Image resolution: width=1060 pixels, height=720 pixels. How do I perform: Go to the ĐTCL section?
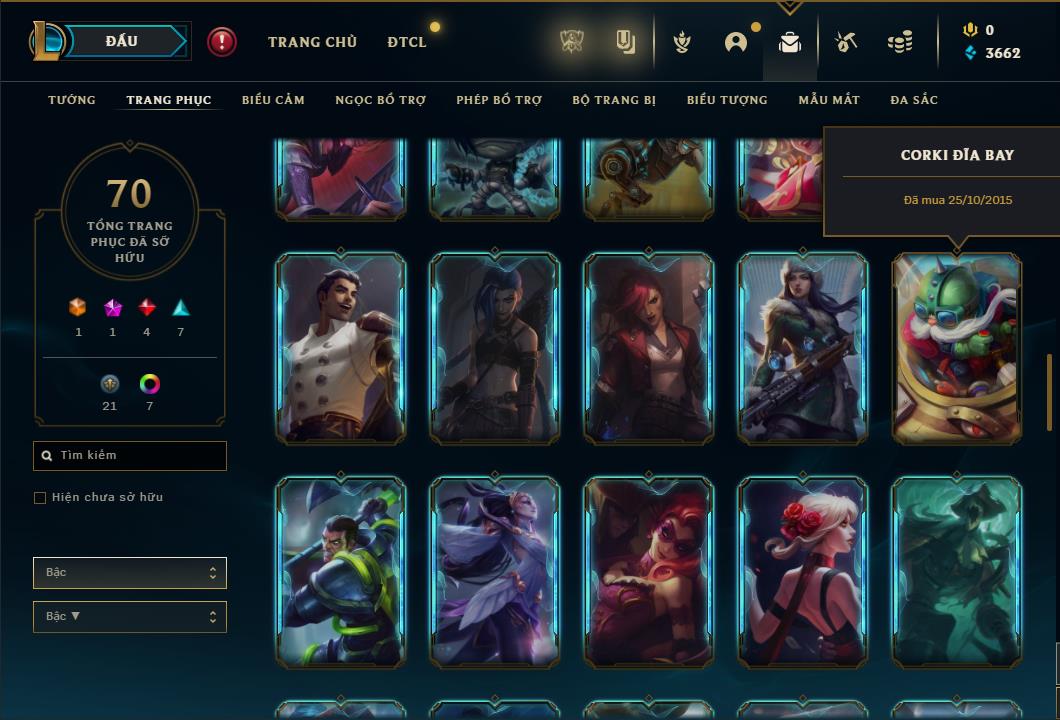(x=407, y=42)
